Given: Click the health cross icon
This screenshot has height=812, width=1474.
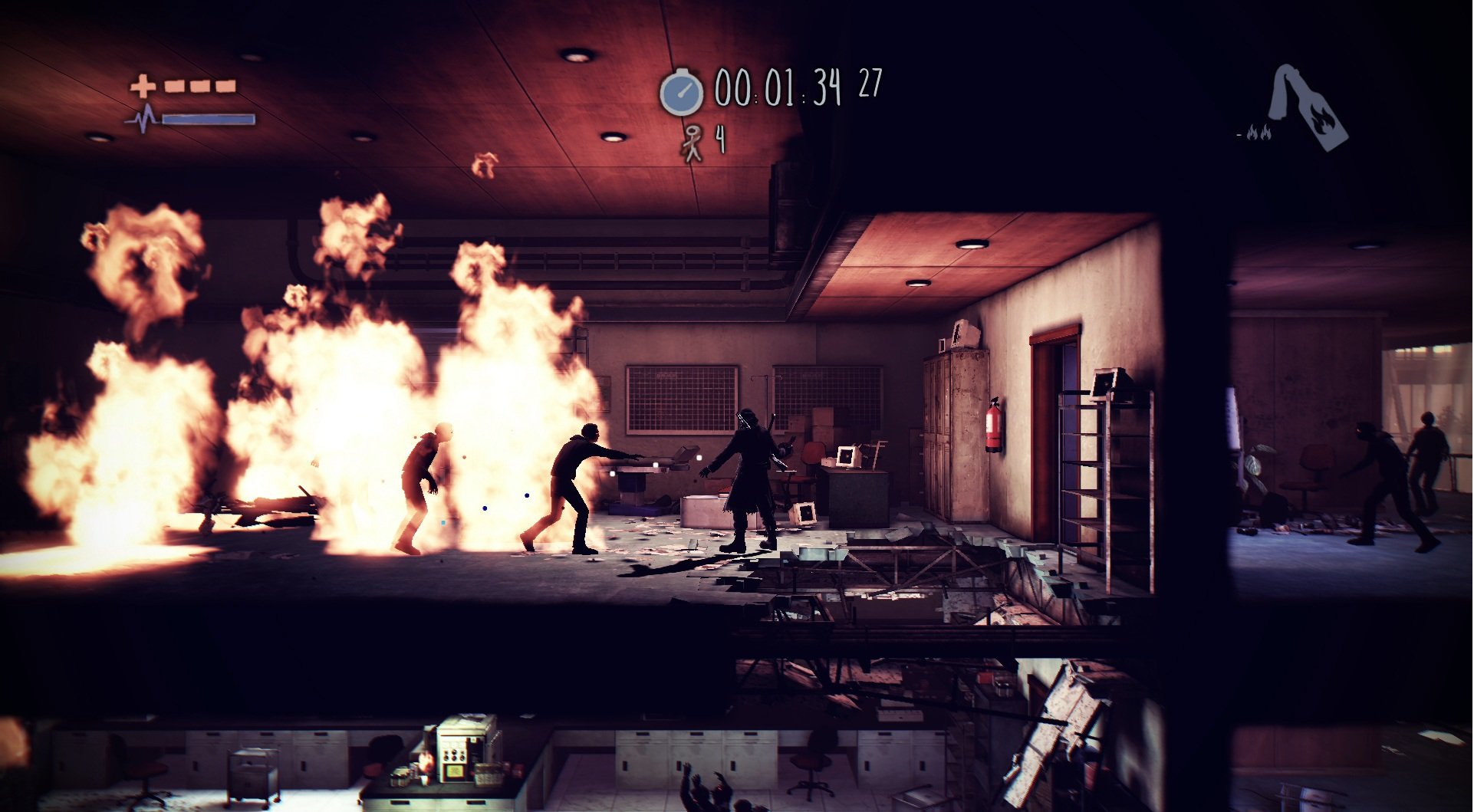Looking at the screenshot, I should [x=143, y=87].
